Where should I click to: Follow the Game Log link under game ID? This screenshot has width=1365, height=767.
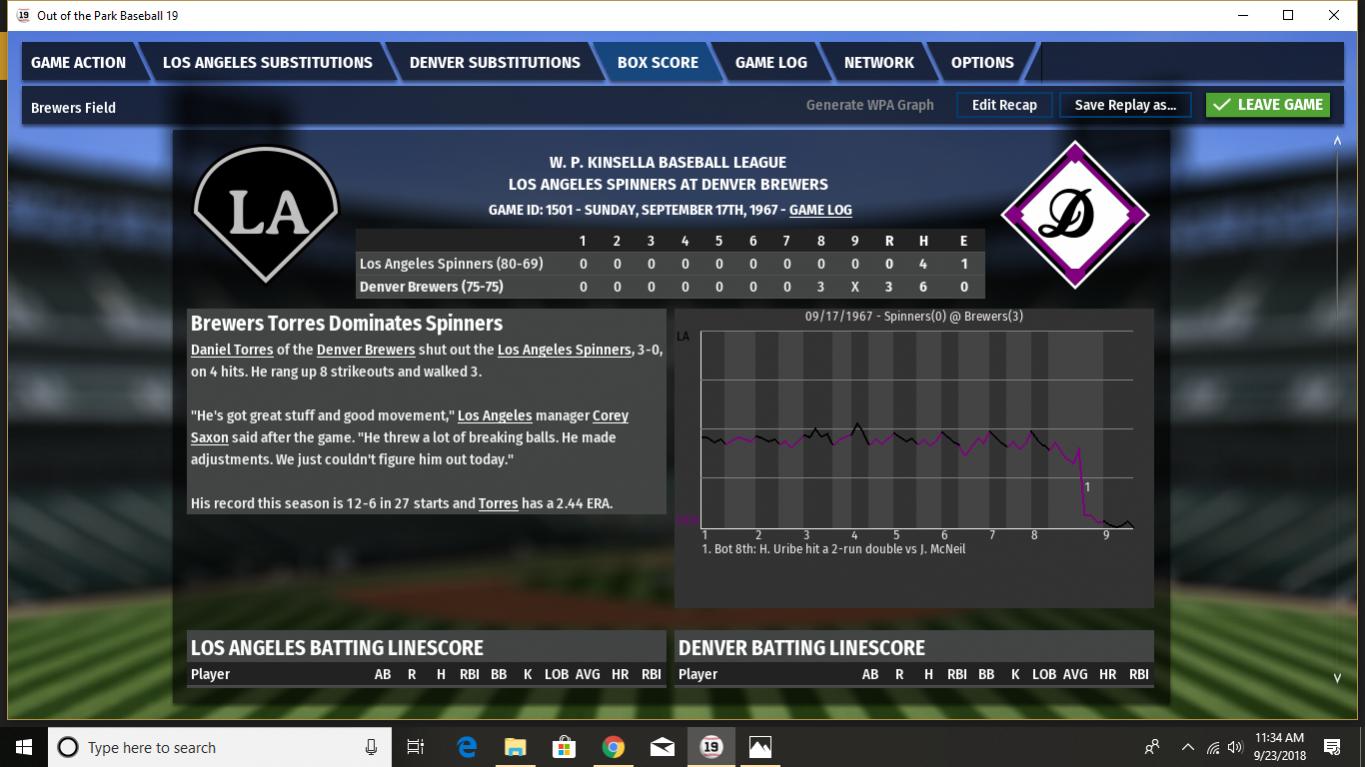pyautogui.click(x=820, y=210)
